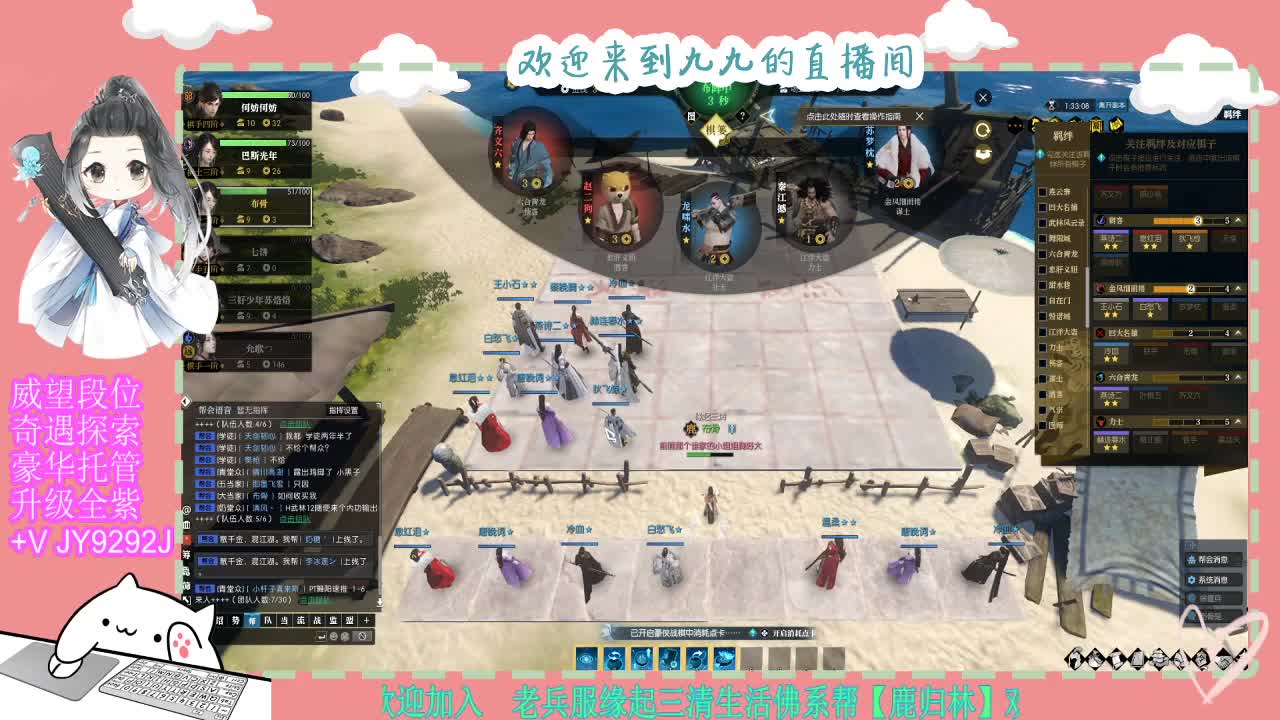This screenshot has width=1280, height=720.
Task: Collapse the 四大名捕 bond group
Action: [x=1236, y=331]
